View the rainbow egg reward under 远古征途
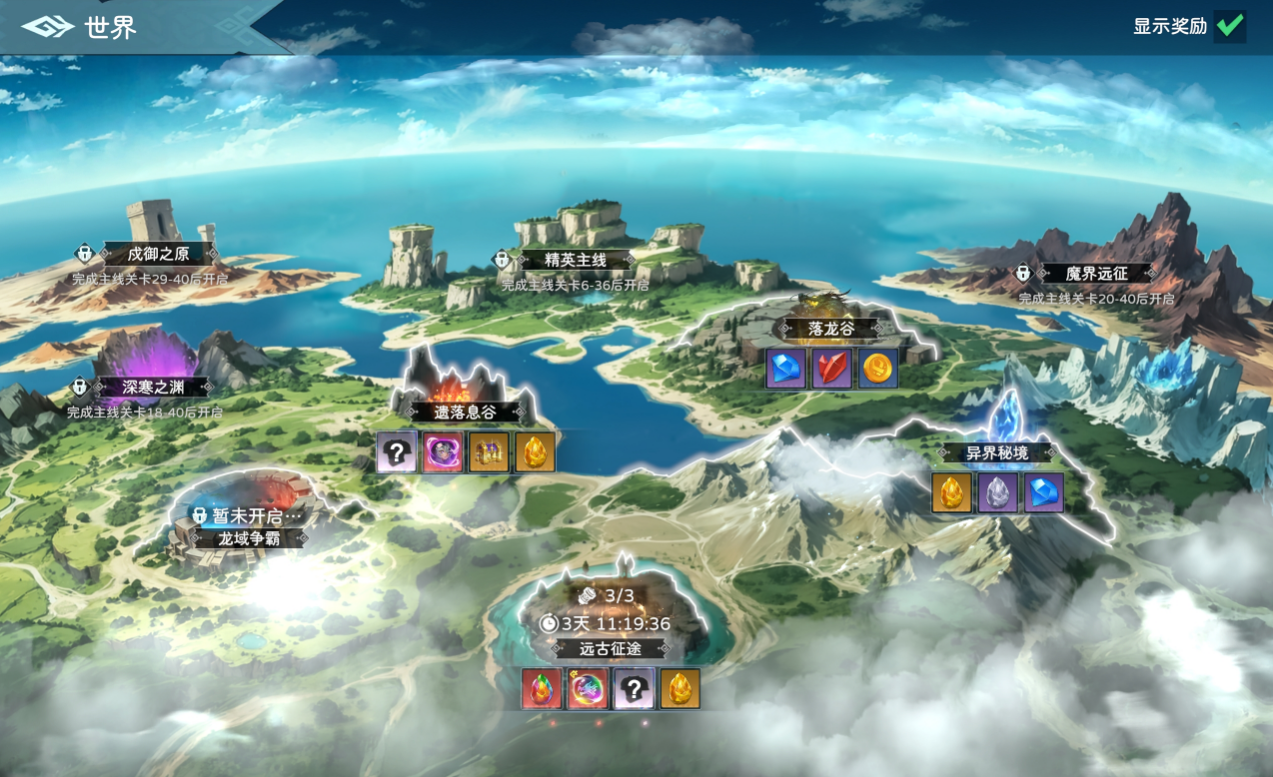Screen dimensions: 1273x777 [541, 689]
